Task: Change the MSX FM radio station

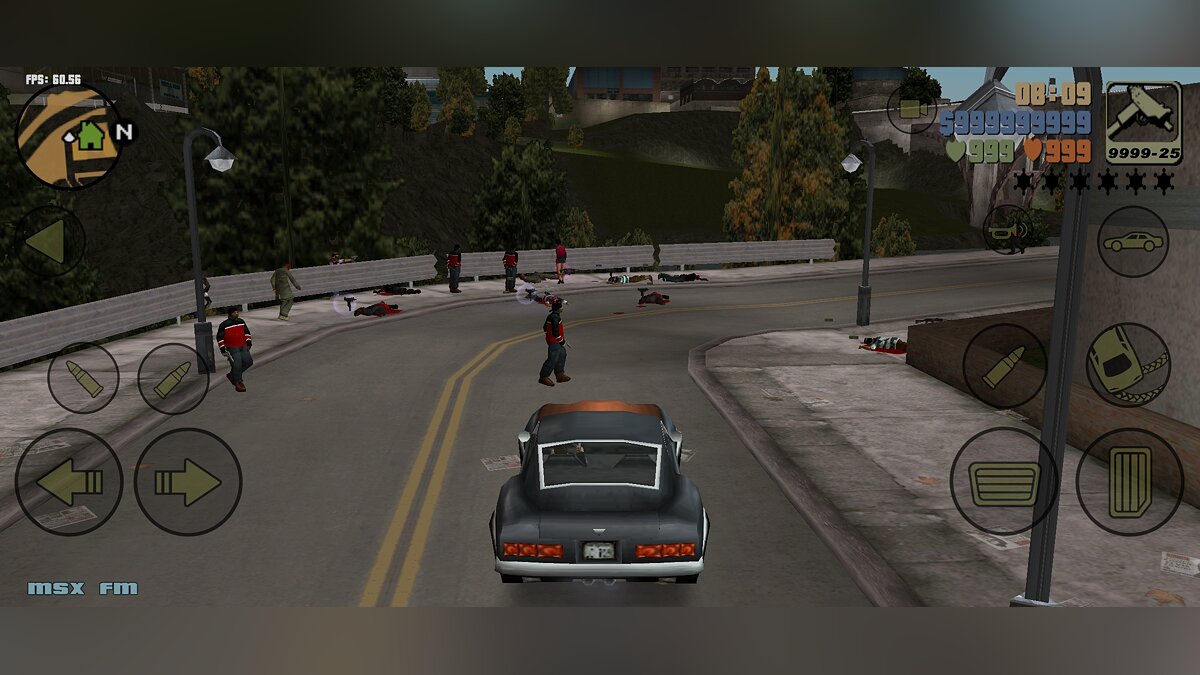Action: (82, 588)
